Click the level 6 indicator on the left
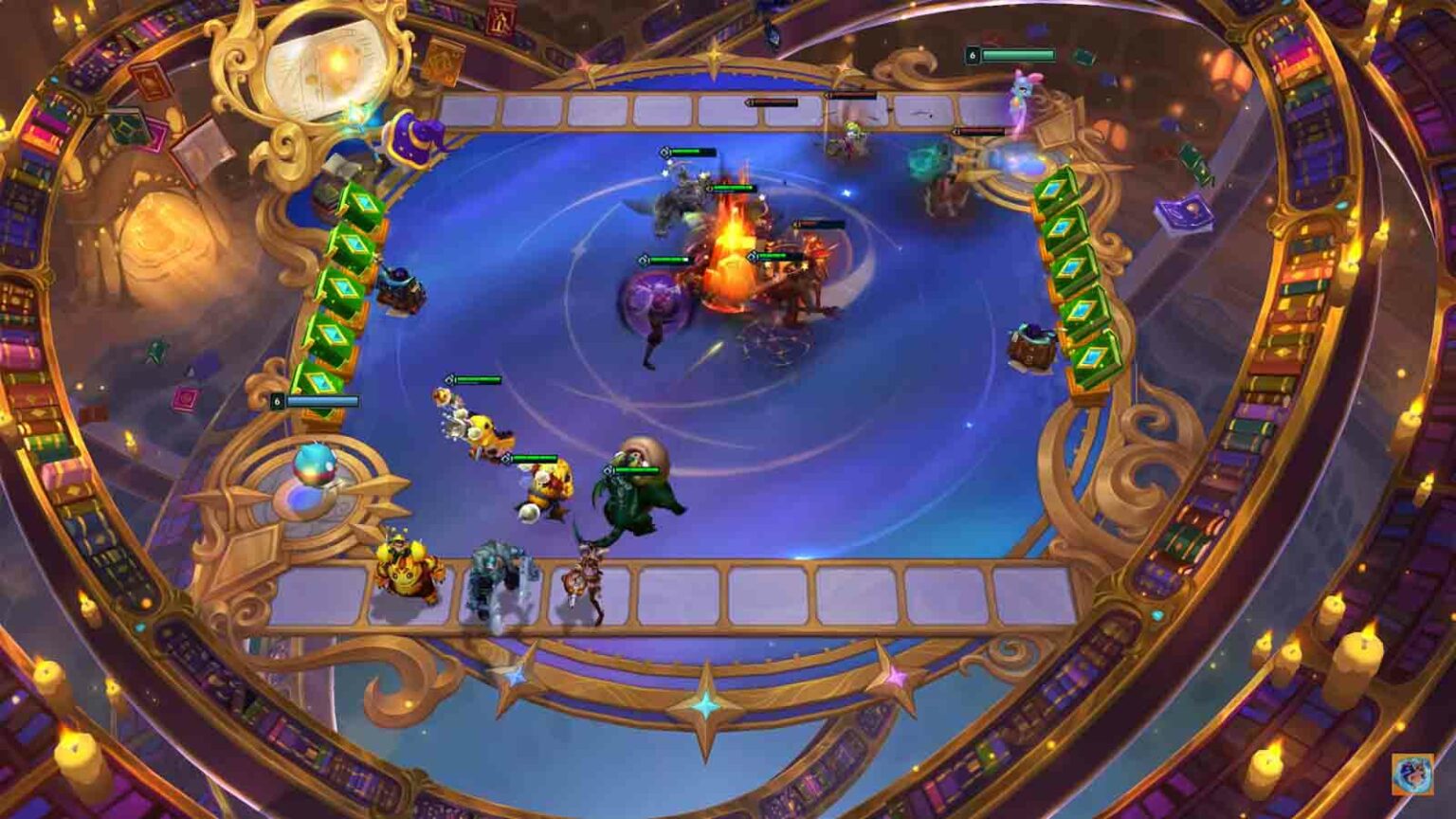1456x819 pixels. 277,401
